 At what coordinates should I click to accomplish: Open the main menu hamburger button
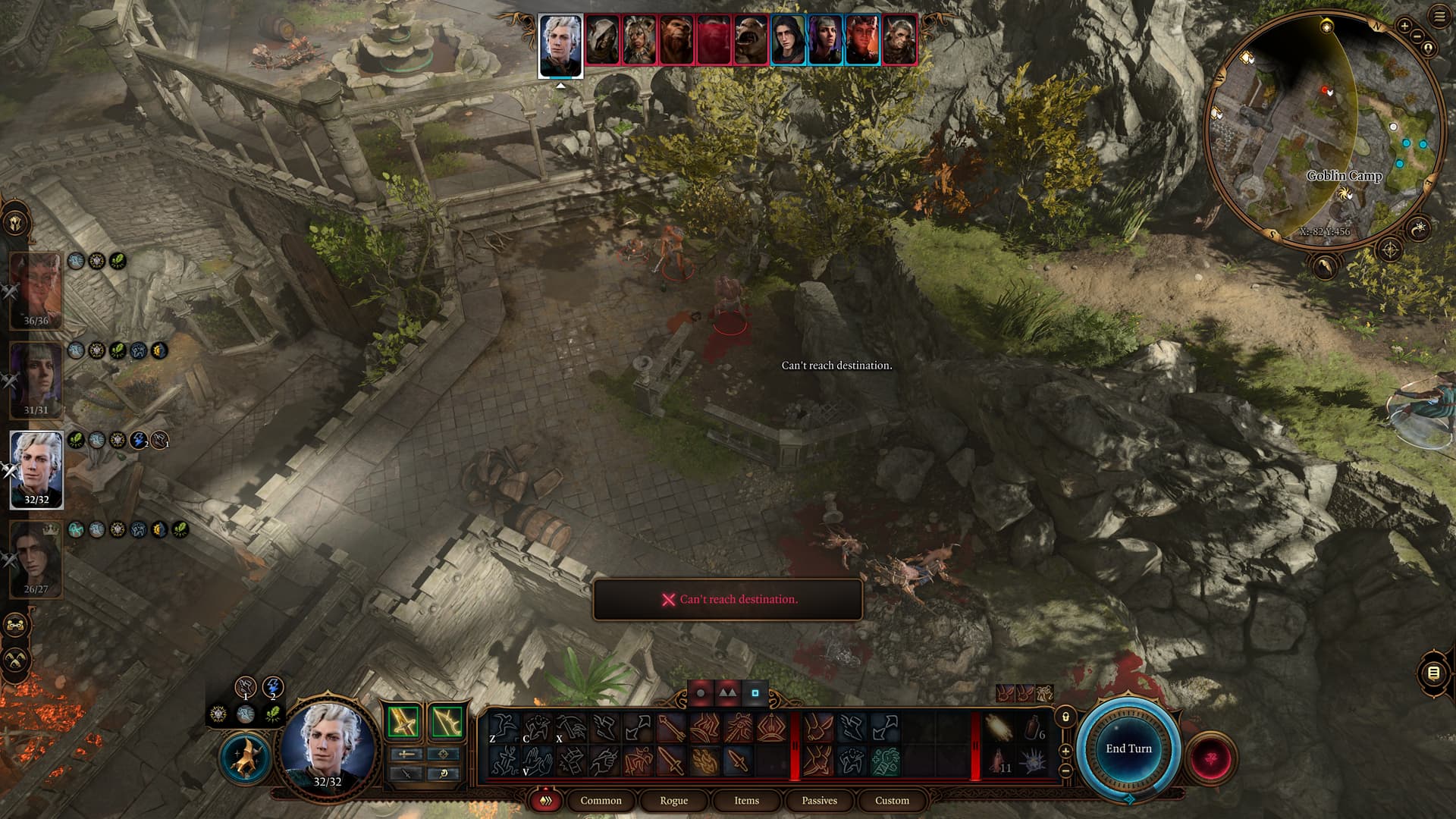[1439, 17]
